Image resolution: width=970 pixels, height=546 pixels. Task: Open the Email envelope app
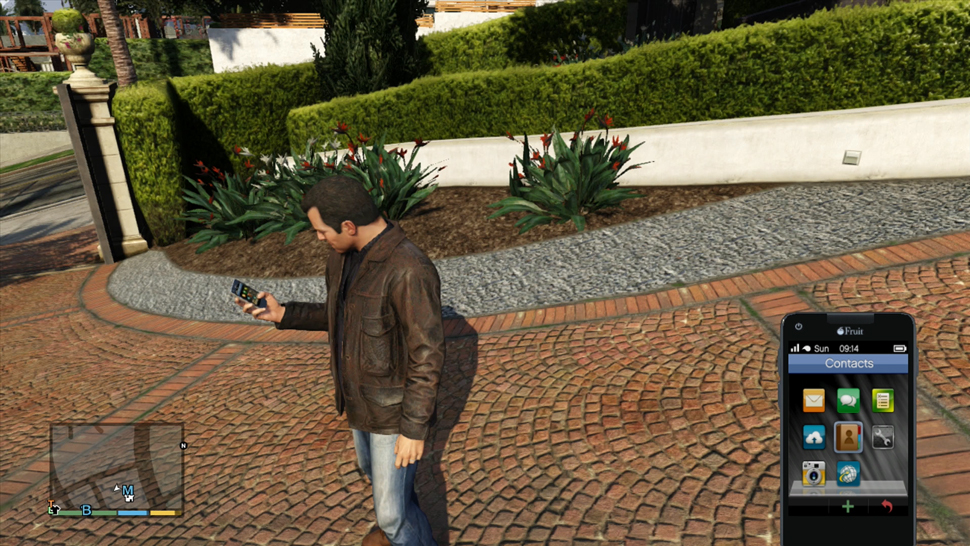pos(814,401)
